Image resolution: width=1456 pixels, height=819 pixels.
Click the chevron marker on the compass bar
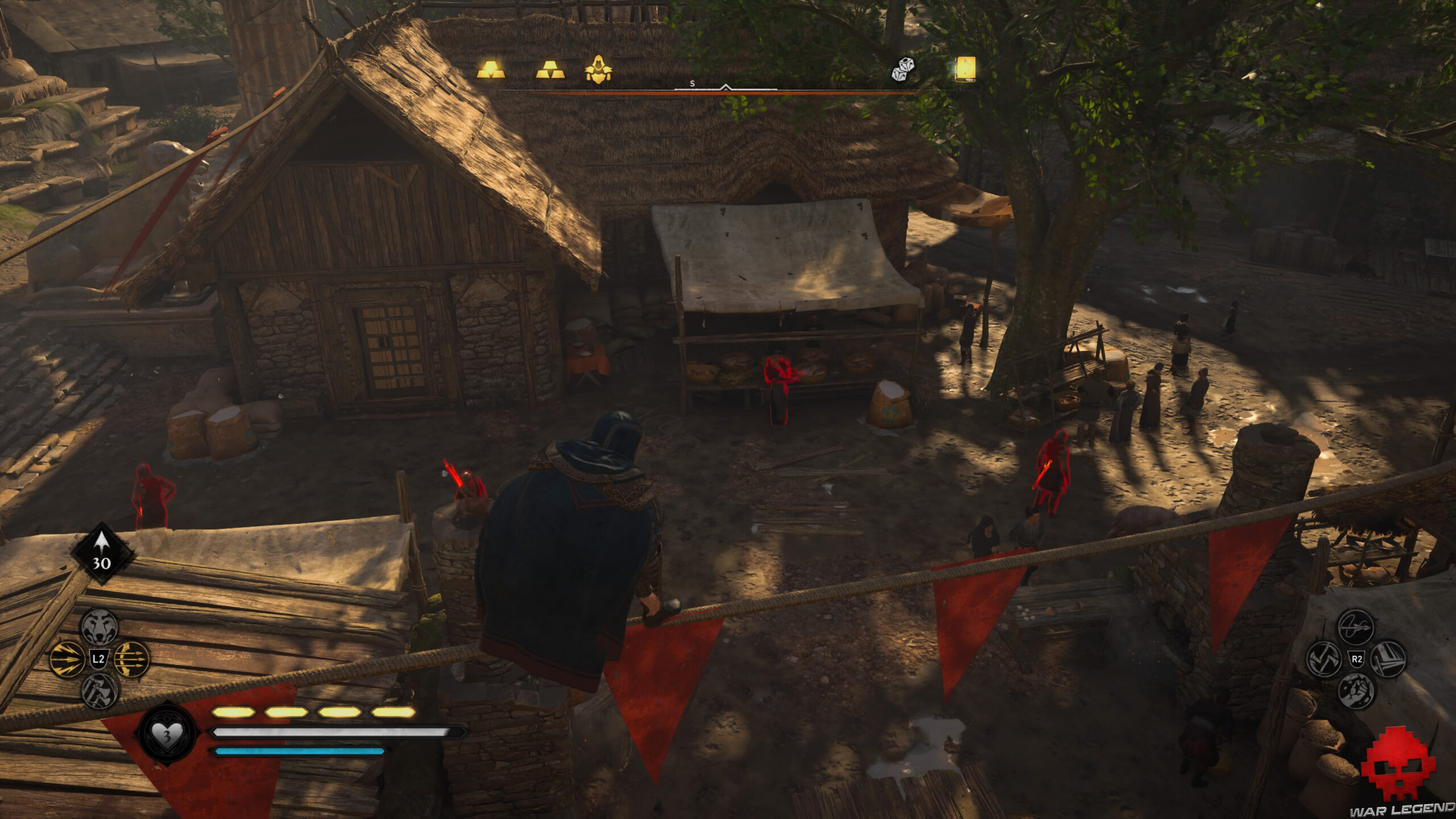coord(725,87)
